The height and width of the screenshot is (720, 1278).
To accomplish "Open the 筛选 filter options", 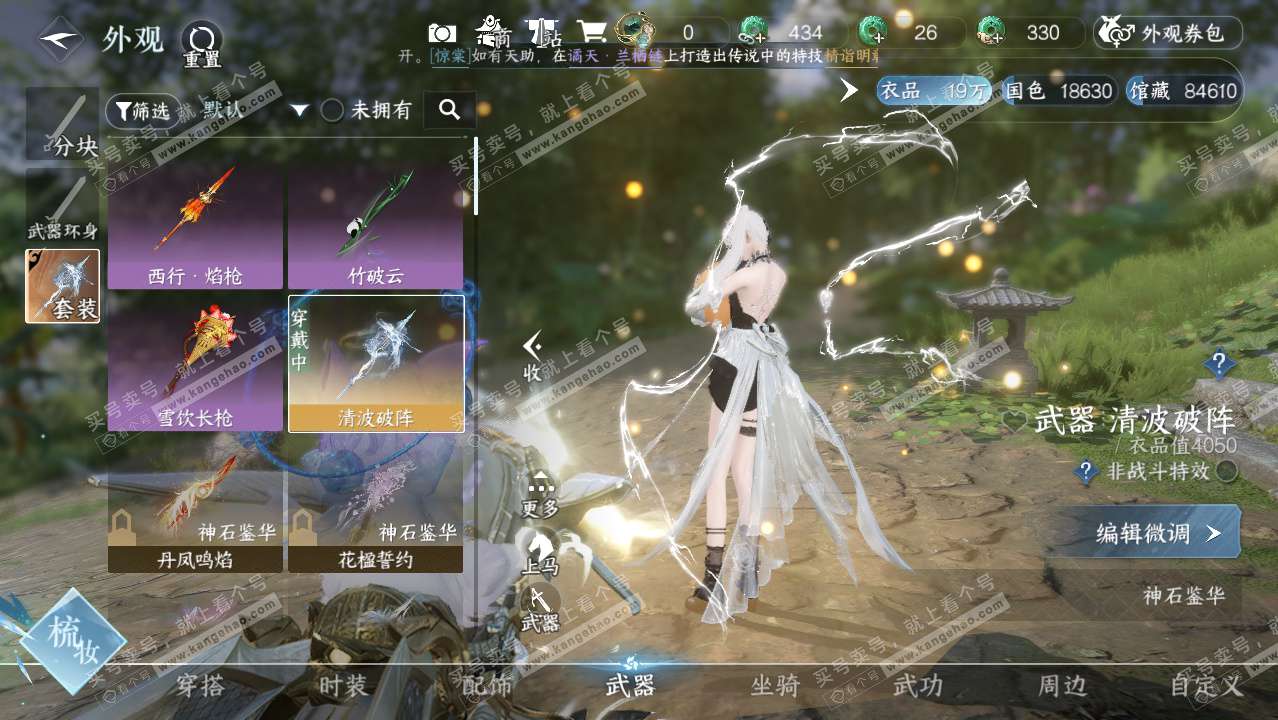I will click(143, 111).
